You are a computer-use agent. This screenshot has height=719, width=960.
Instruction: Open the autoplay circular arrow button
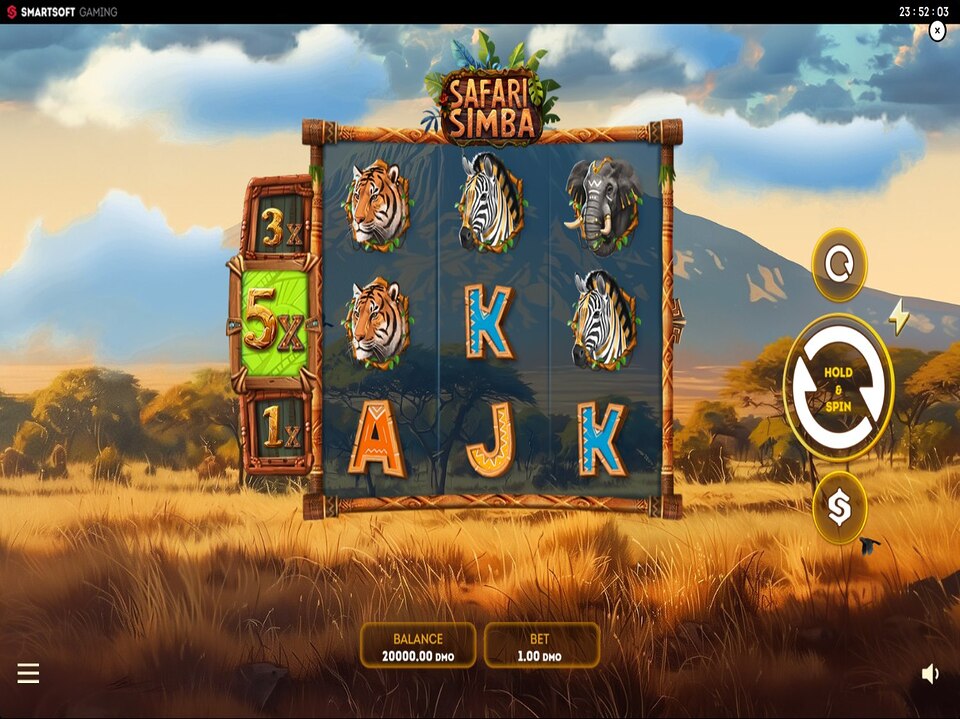[x=839, y=265]
